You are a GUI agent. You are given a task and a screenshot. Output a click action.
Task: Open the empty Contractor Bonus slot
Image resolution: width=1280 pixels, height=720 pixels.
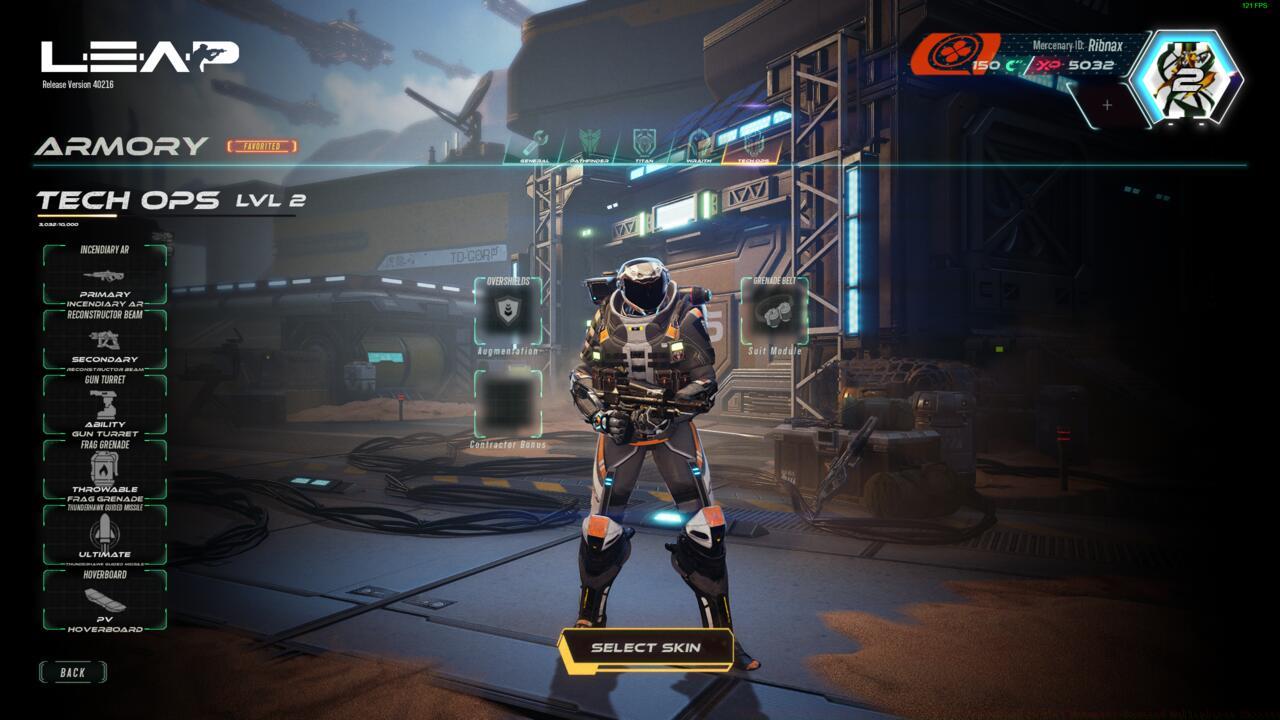(x=509, y=400)
